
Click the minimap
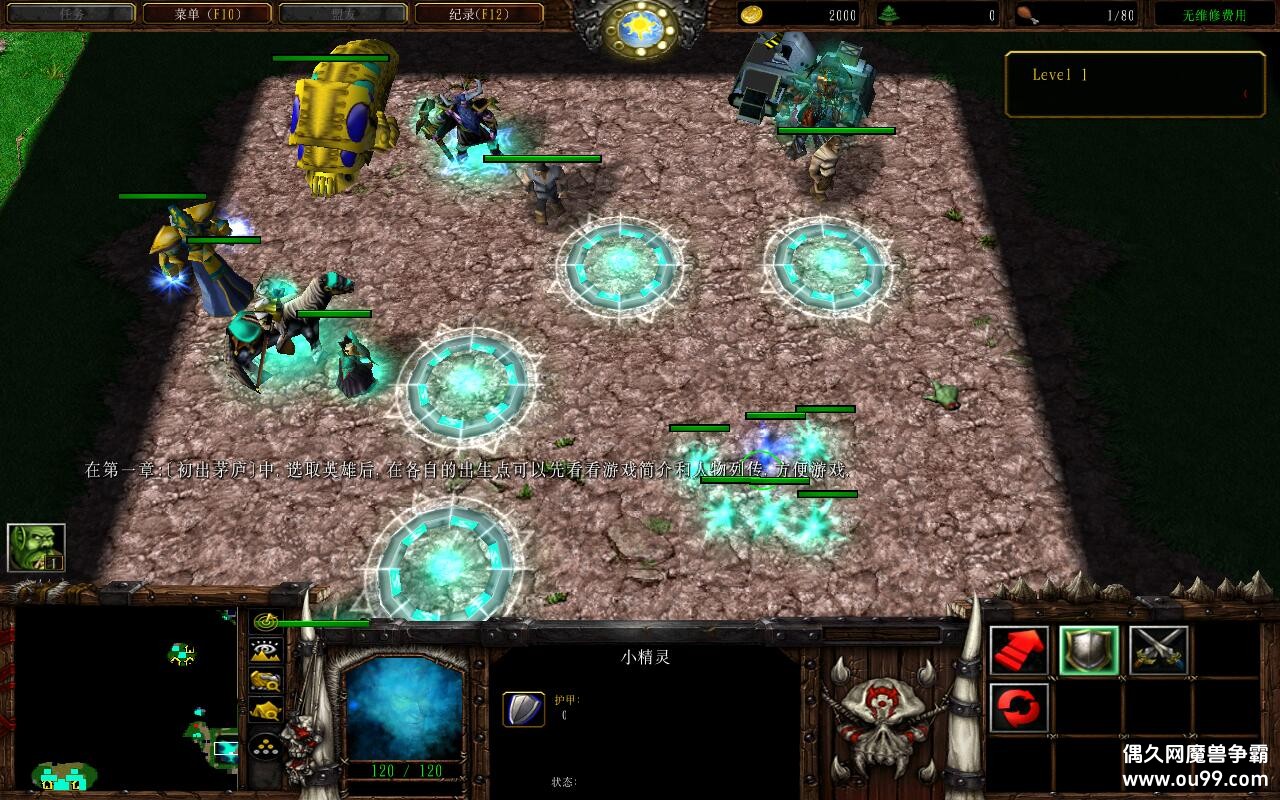pos(125,700)
